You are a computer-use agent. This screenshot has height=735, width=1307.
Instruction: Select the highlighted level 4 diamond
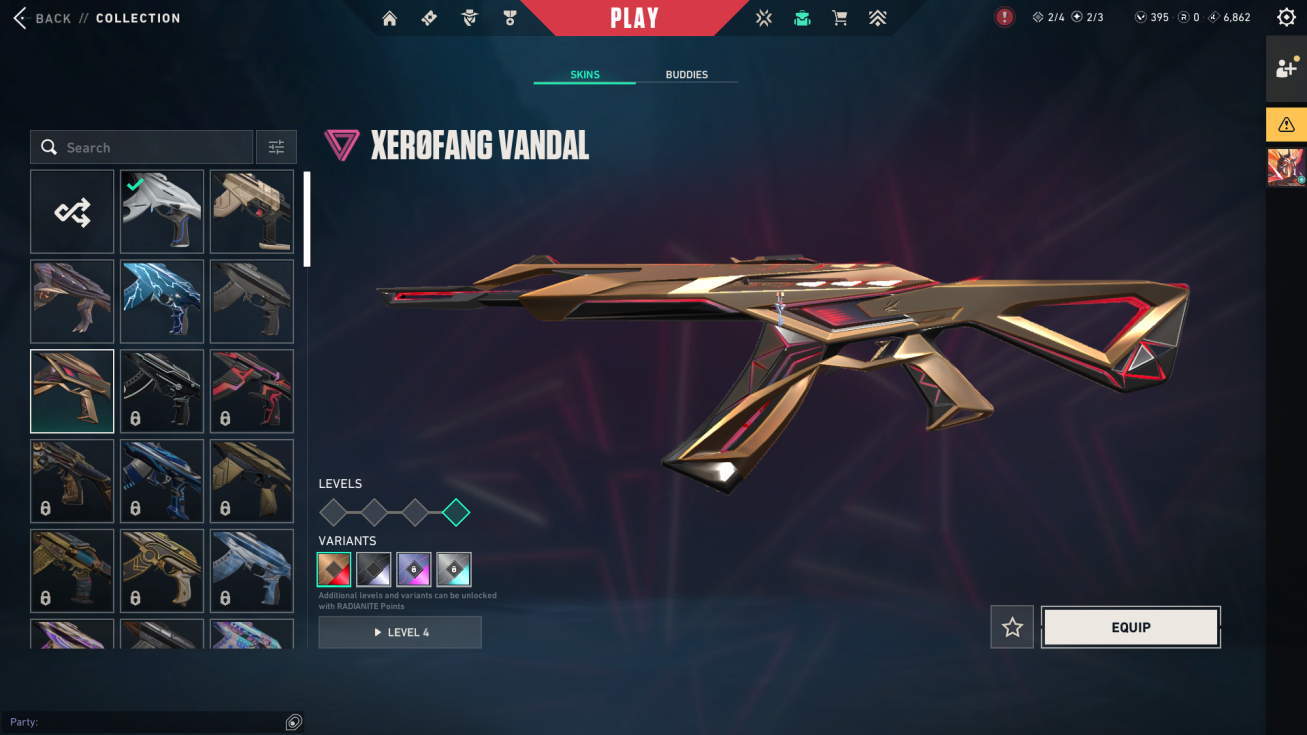point(455,513)
